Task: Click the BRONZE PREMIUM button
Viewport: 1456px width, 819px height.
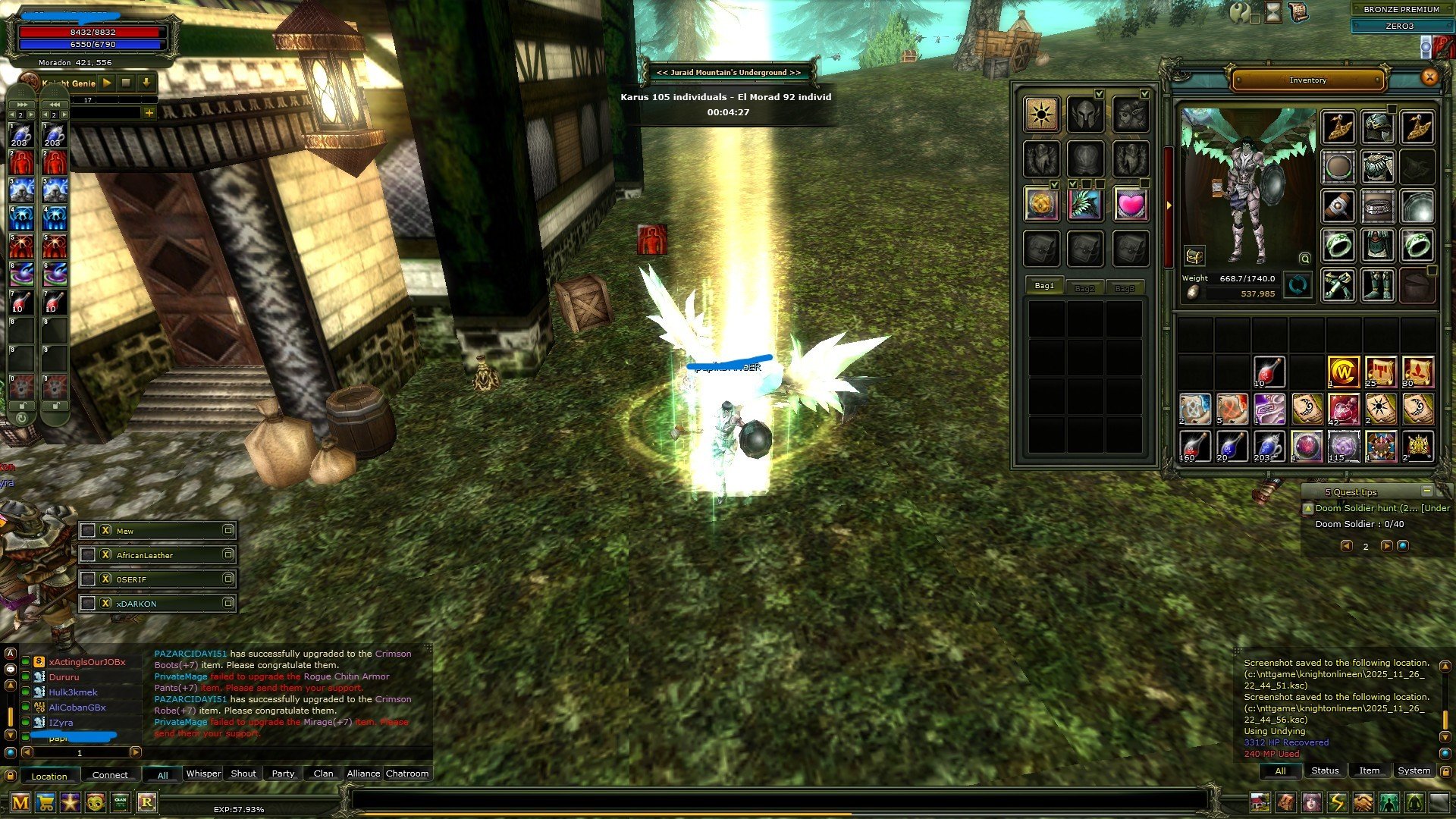Action: coord(1401,9)
